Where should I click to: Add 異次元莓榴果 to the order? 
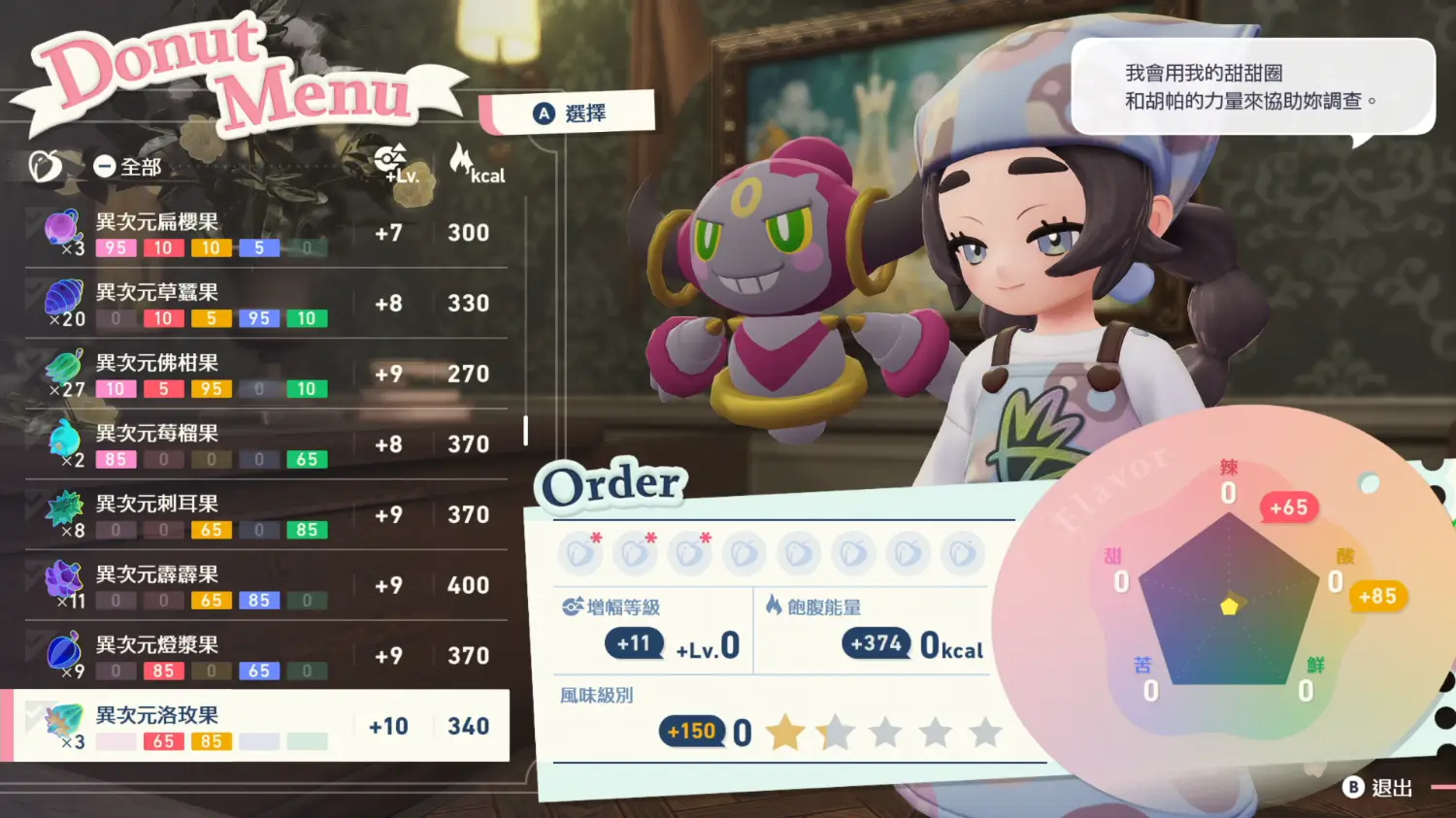pyautogui.click(x=262, y=444)
